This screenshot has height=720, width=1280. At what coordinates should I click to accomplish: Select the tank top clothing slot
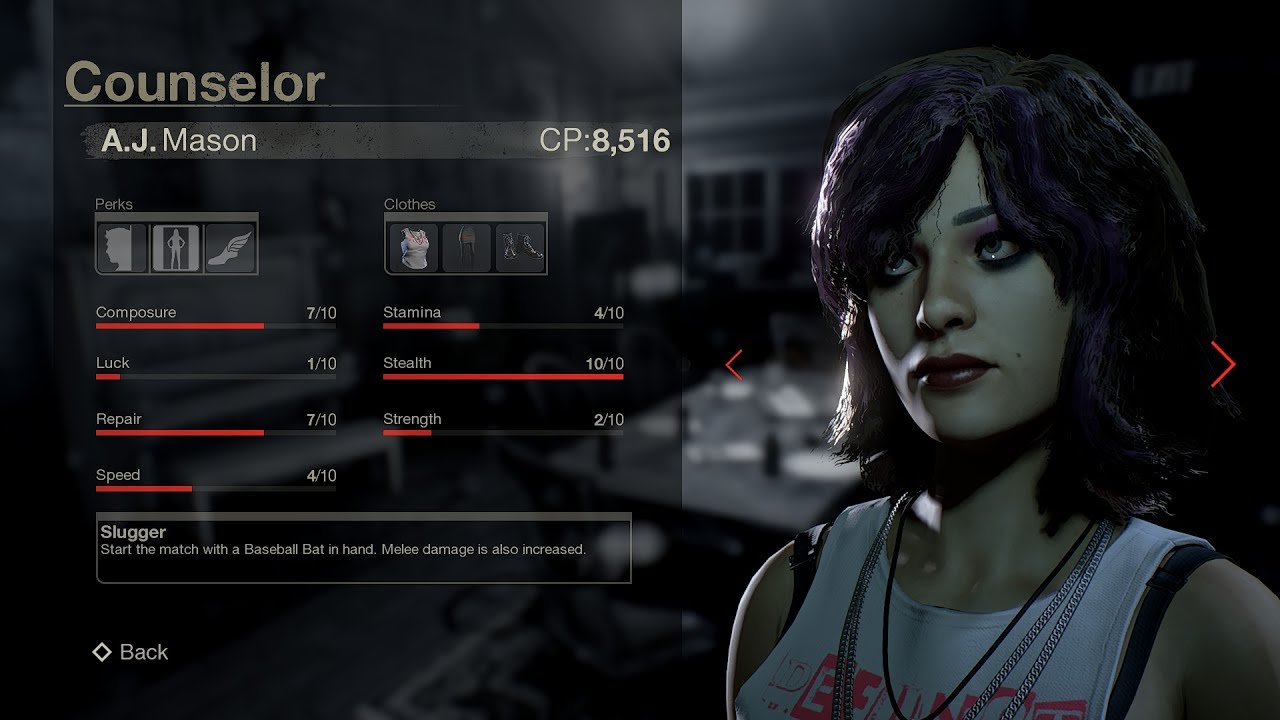tap(412, 247)
